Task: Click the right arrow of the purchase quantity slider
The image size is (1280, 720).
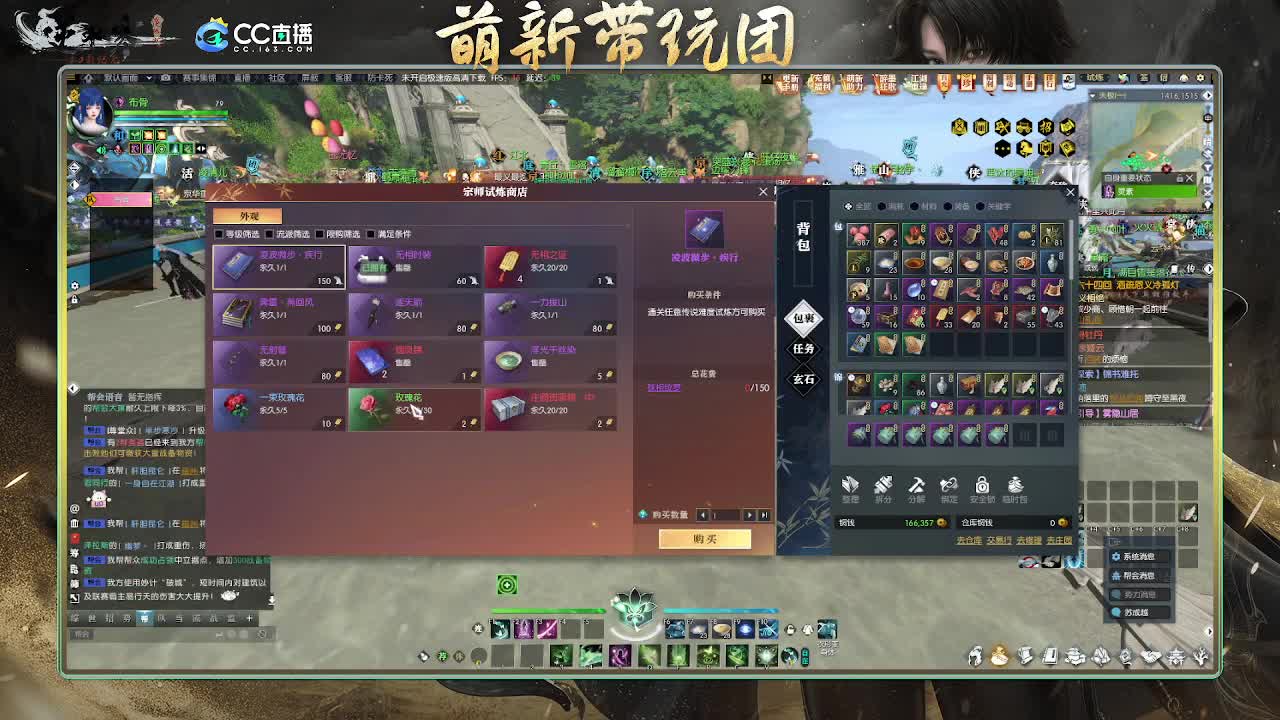Action: 748,515
